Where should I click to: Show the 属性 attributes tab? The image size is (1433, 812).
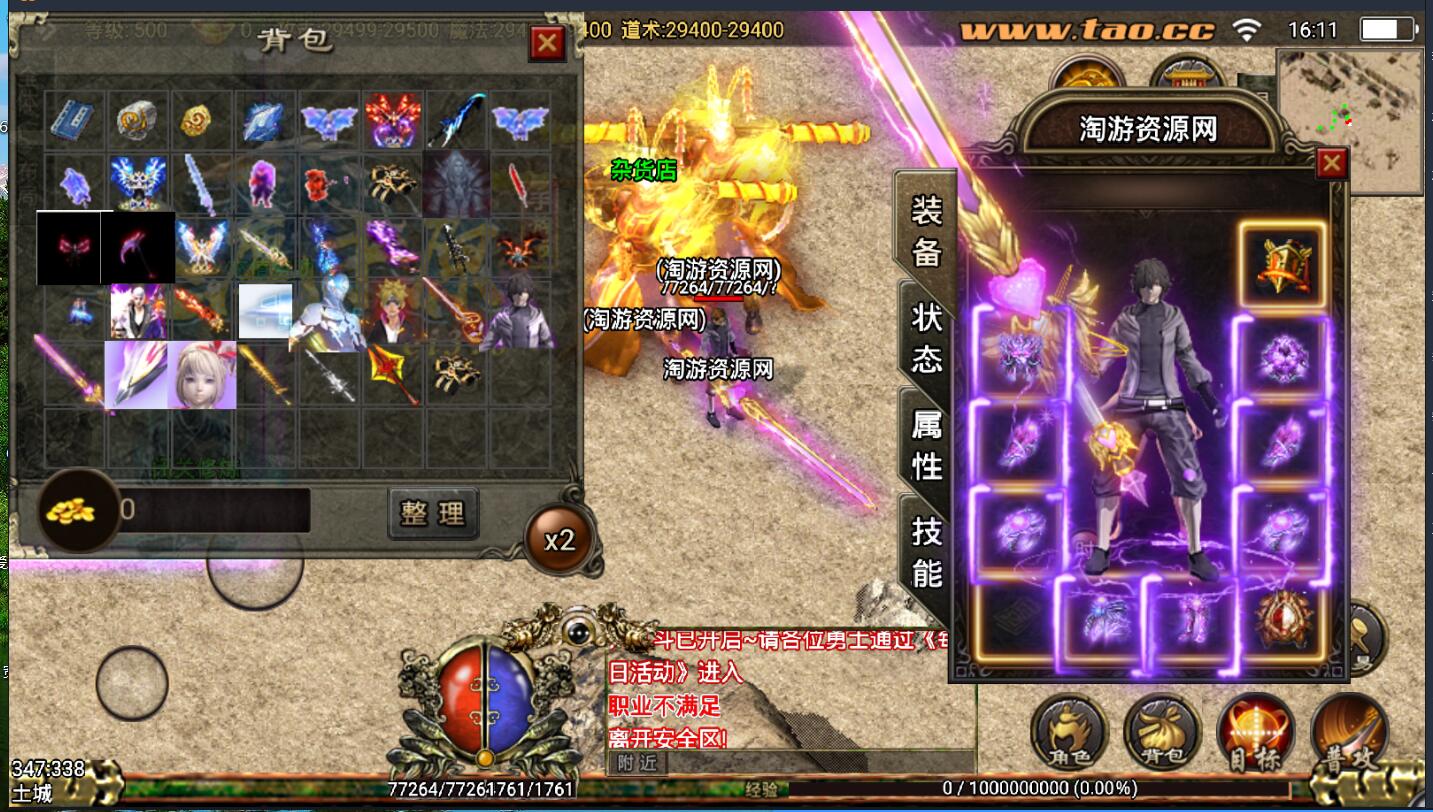pos(926,444)
